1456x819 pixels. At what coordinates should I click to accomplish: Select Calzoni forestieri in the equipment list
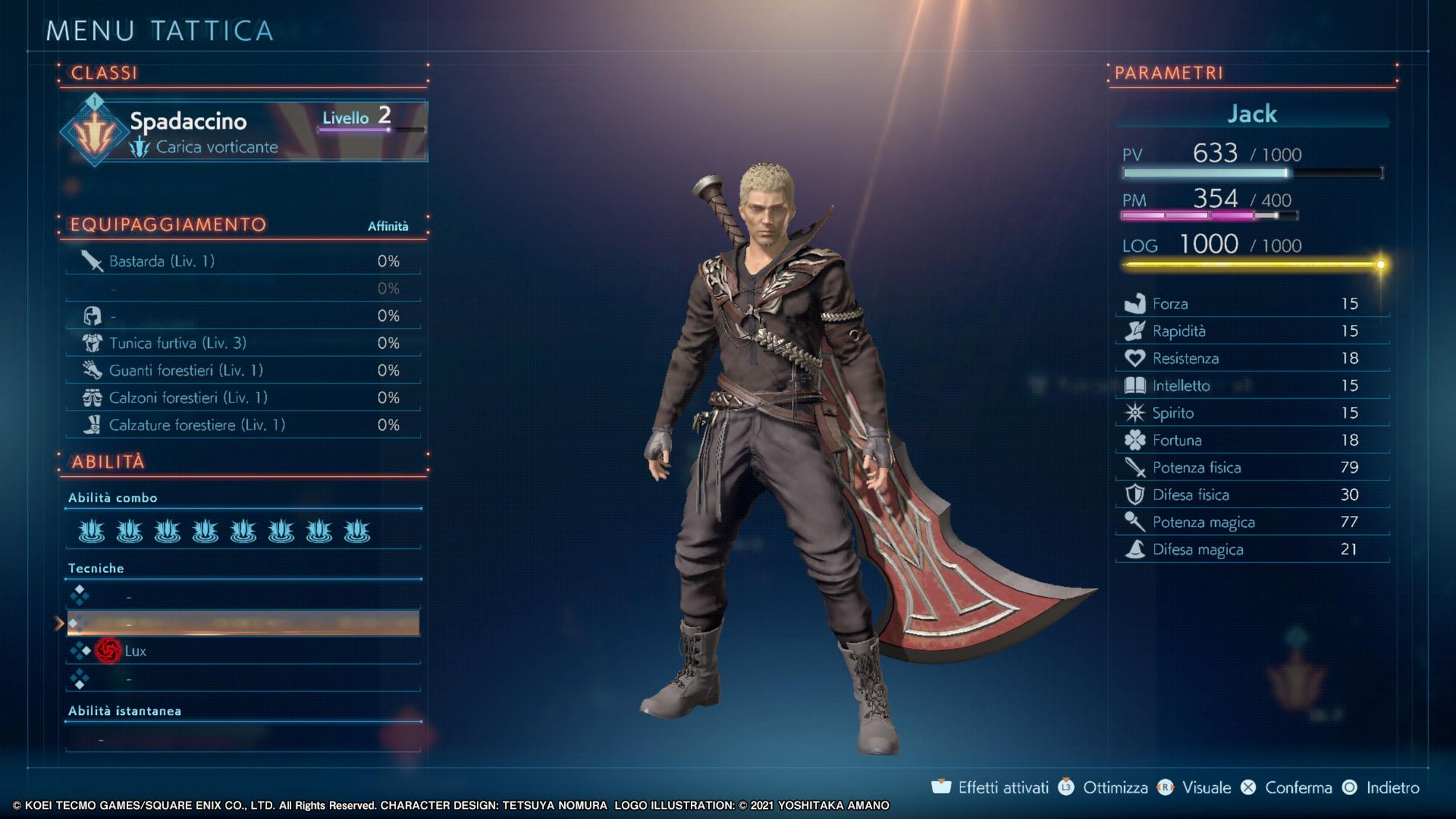[242, 397]
